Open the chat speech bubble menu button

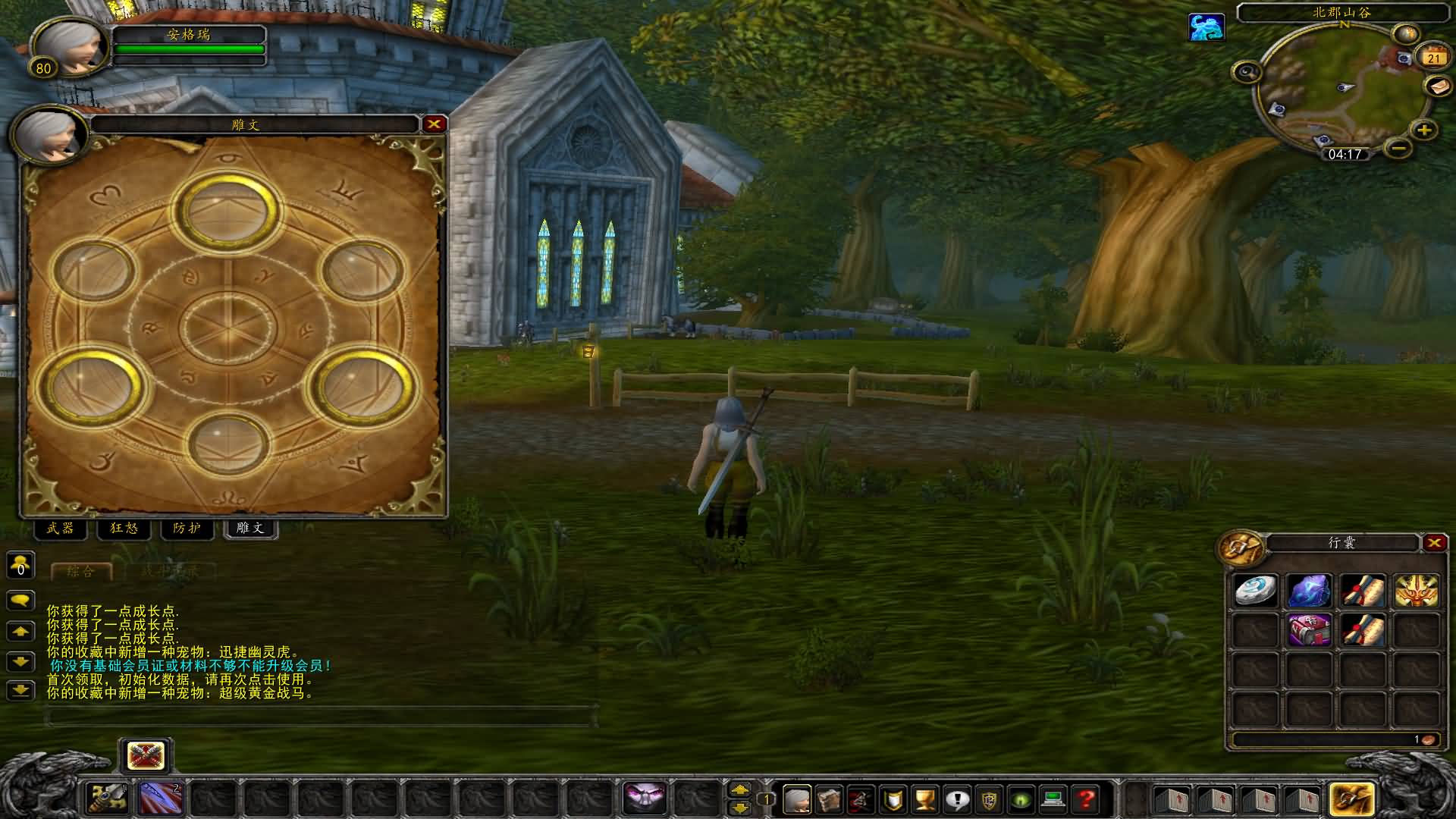pos(20,600)
